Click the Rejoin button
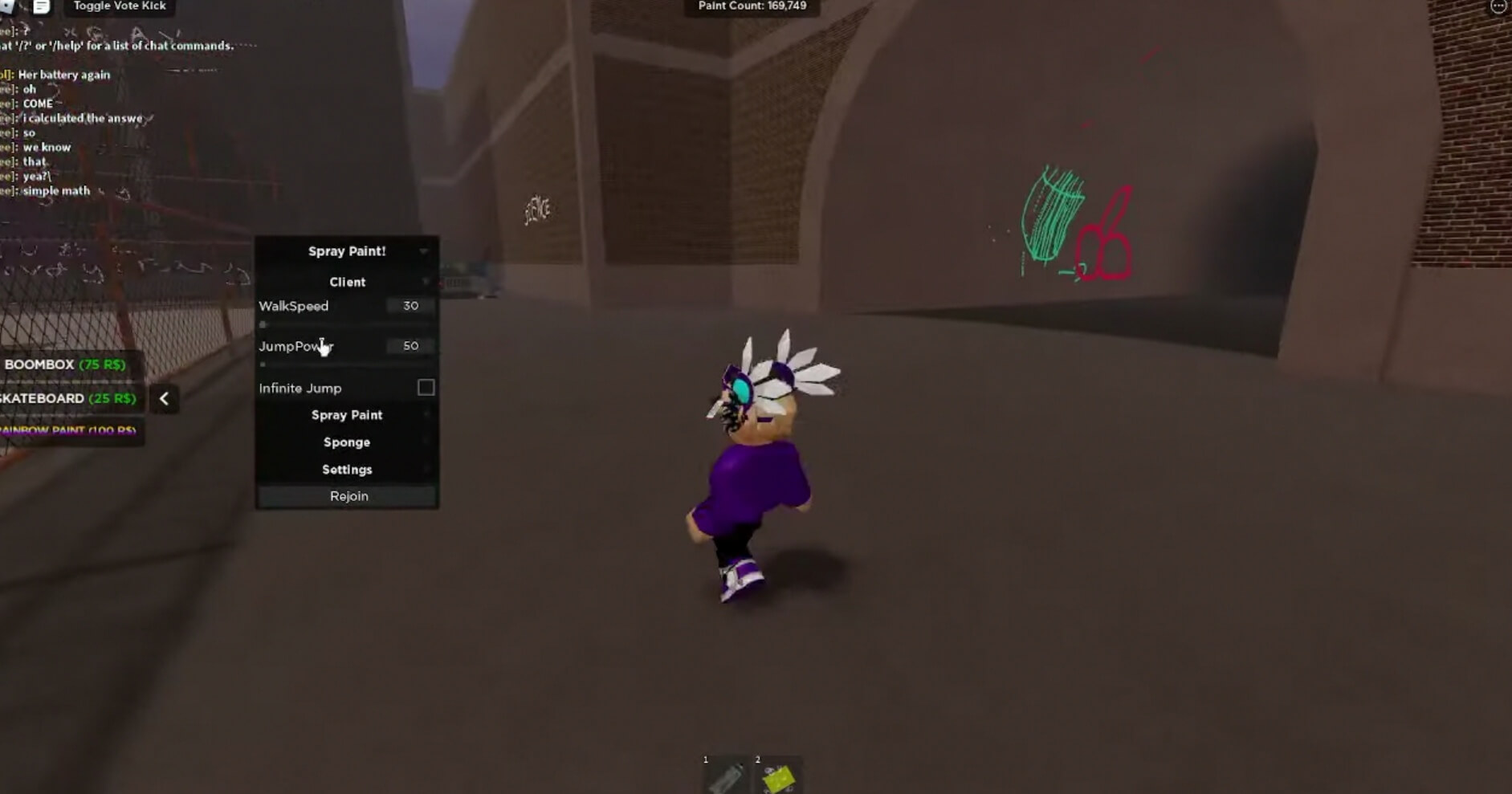Viewport: 1512px width, 794px height. pyautogui.click(x=348, y=496)
